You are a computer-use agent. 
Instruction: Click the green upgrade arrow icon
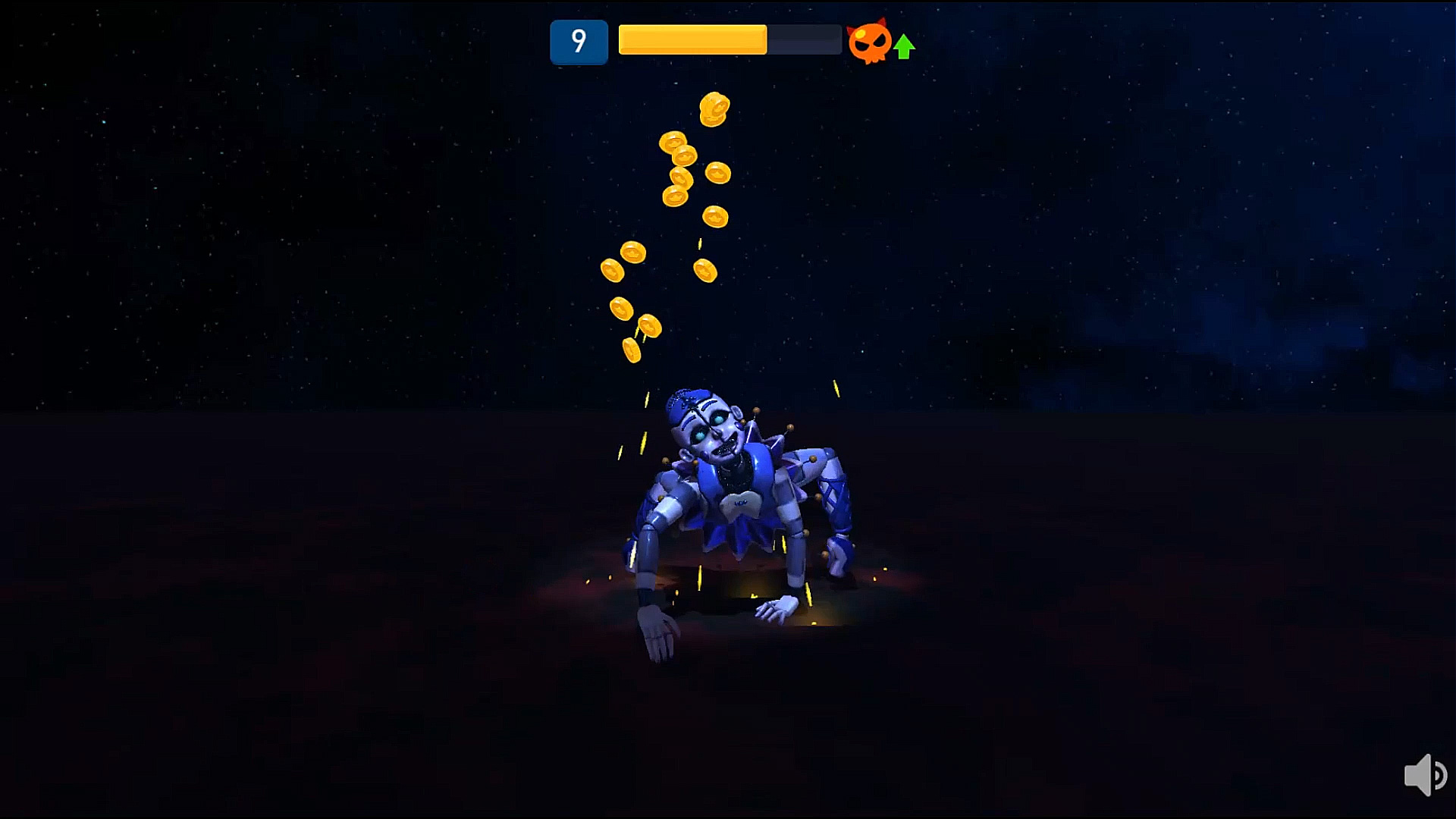[903, 47]
